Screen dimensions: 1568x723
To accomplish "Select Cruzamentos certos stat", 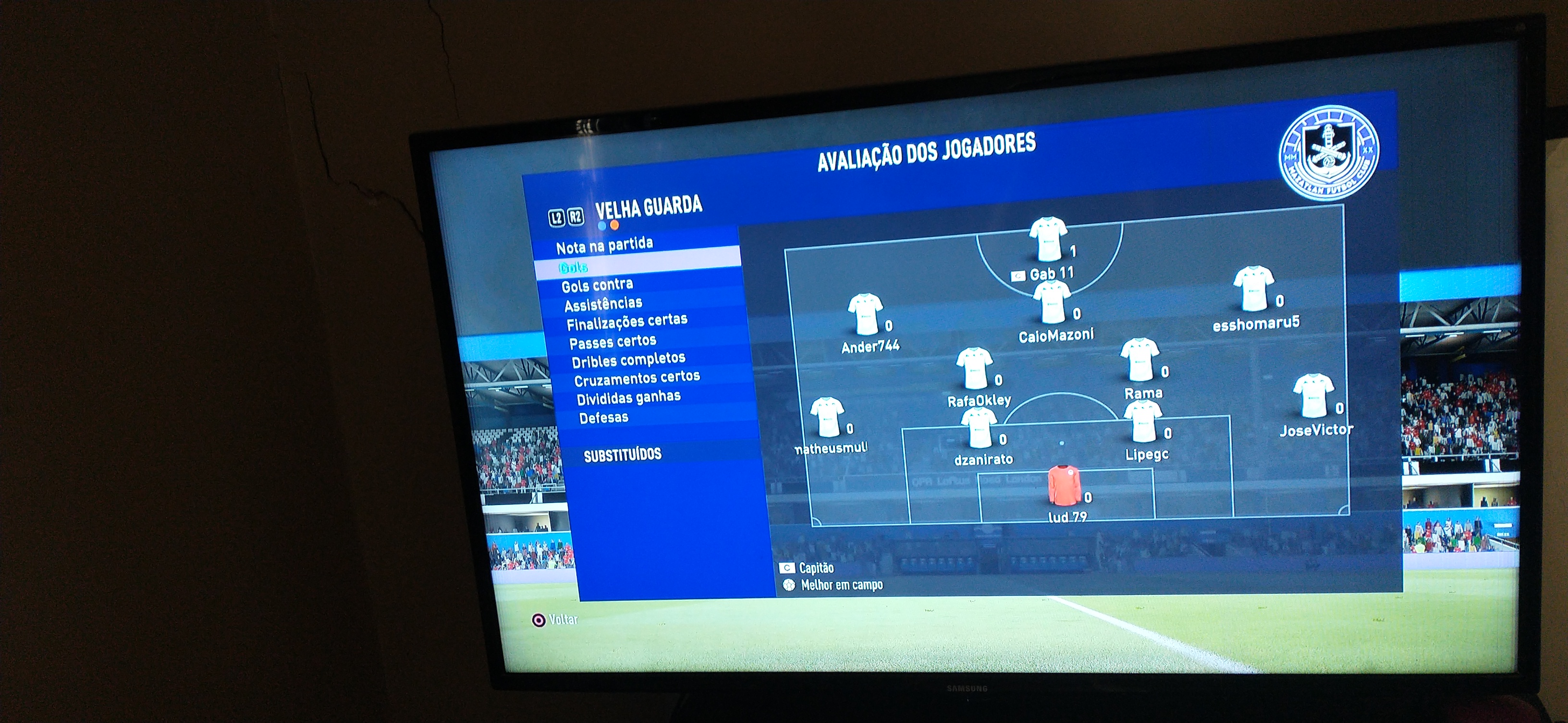I will 637,378.
